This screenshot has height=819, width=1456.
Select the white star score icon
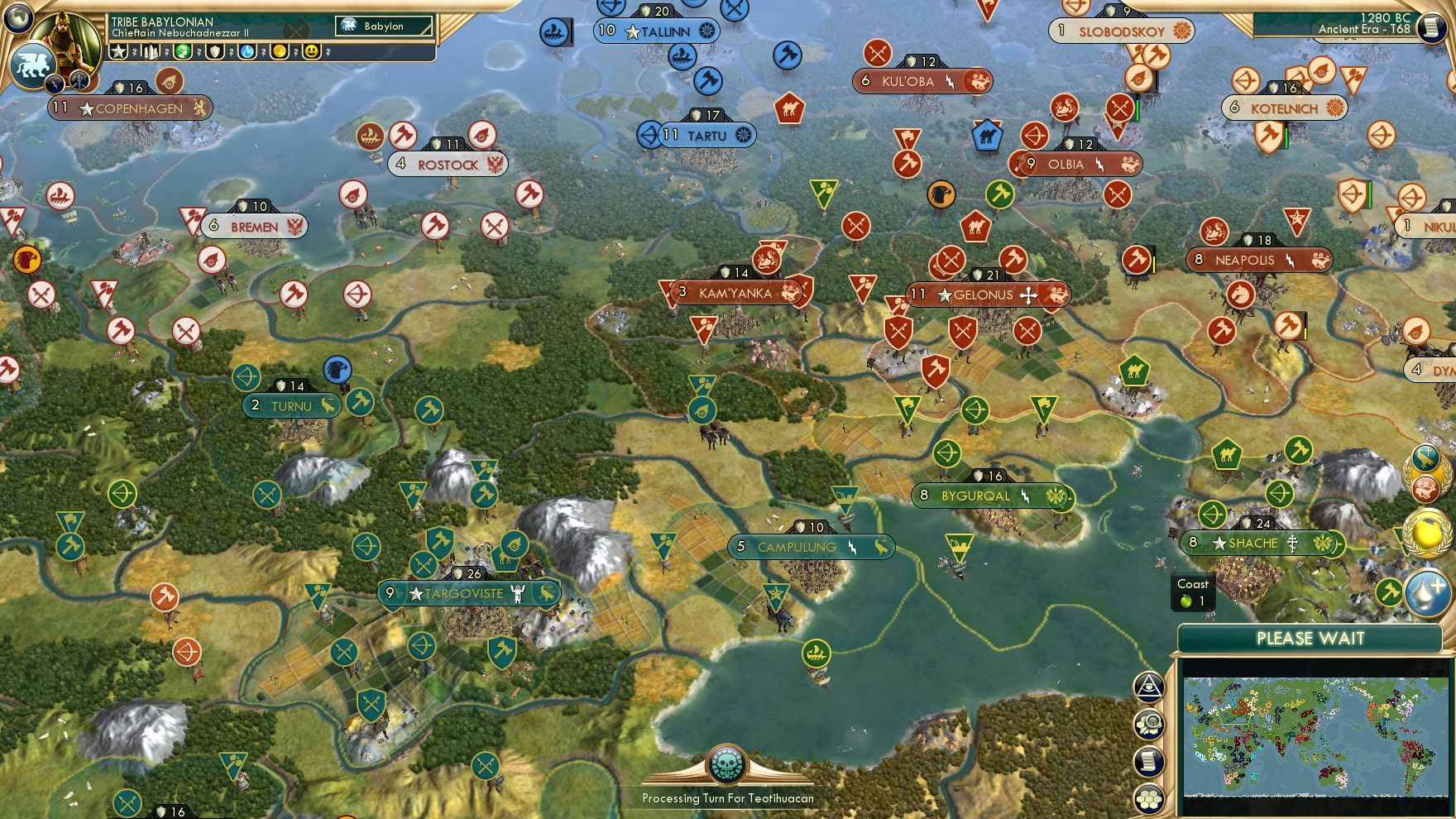pyautogui.click(x=118, y=52)
